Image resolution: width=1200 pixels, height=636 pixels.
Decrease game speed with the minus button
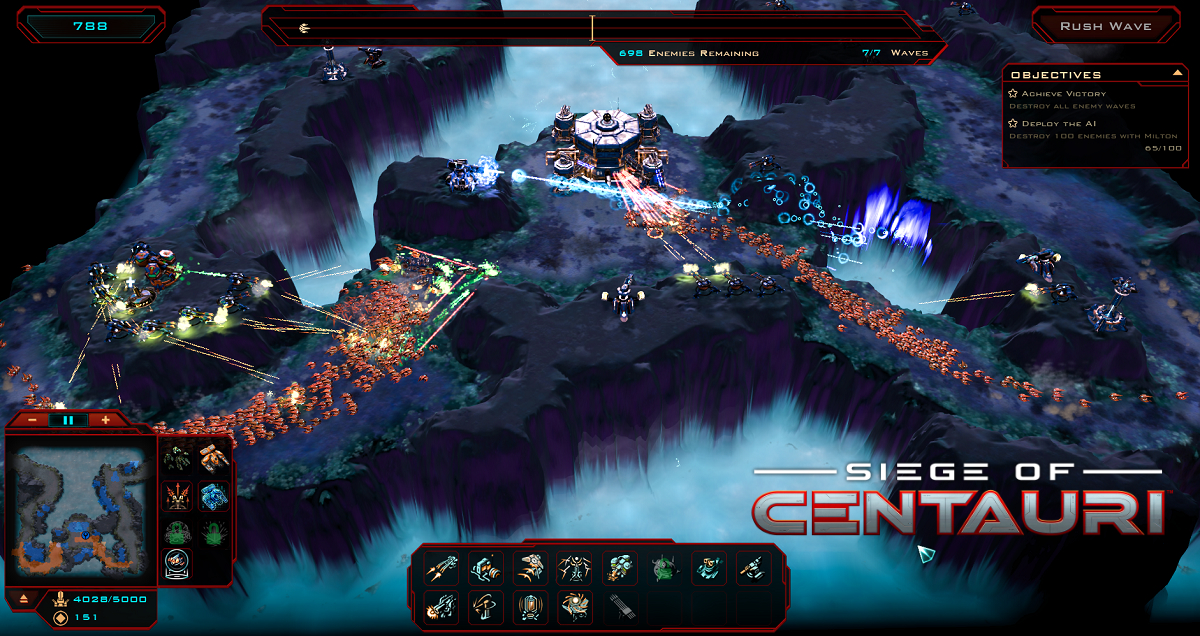click(x=33, y=420)
